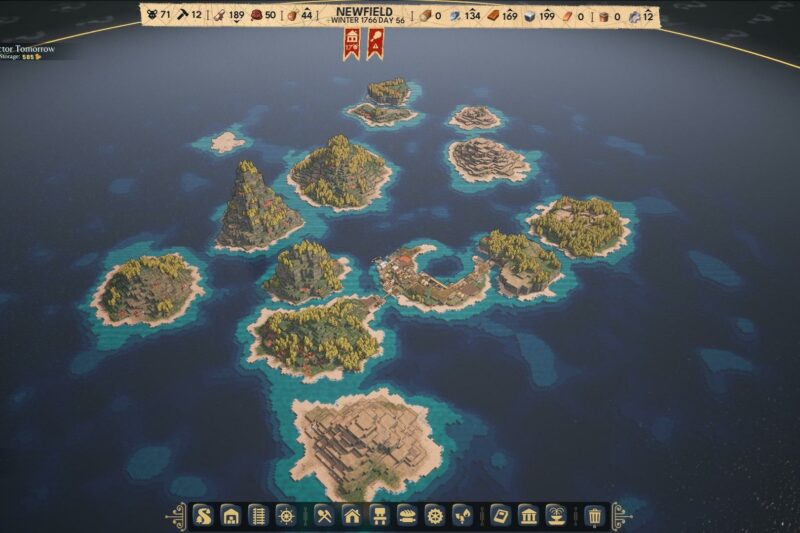Image resolution: width=800 pixels, height=533 pixels.
Task: Select the cog wheel industry category
Action: [x=434, y=516]
